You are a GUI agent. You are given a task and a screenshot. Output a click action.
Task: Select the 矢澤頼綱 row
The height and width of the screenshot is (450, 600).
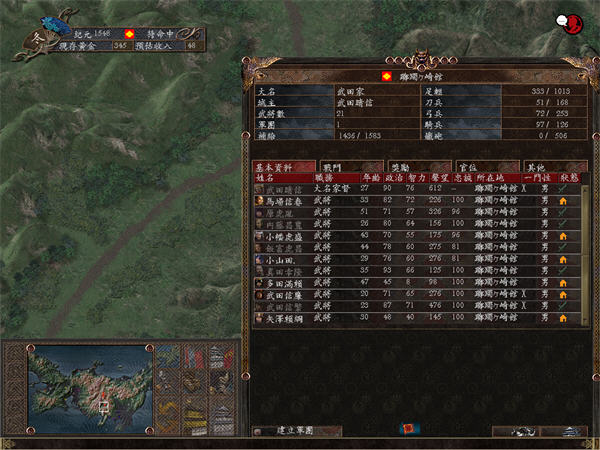(283, 317)
